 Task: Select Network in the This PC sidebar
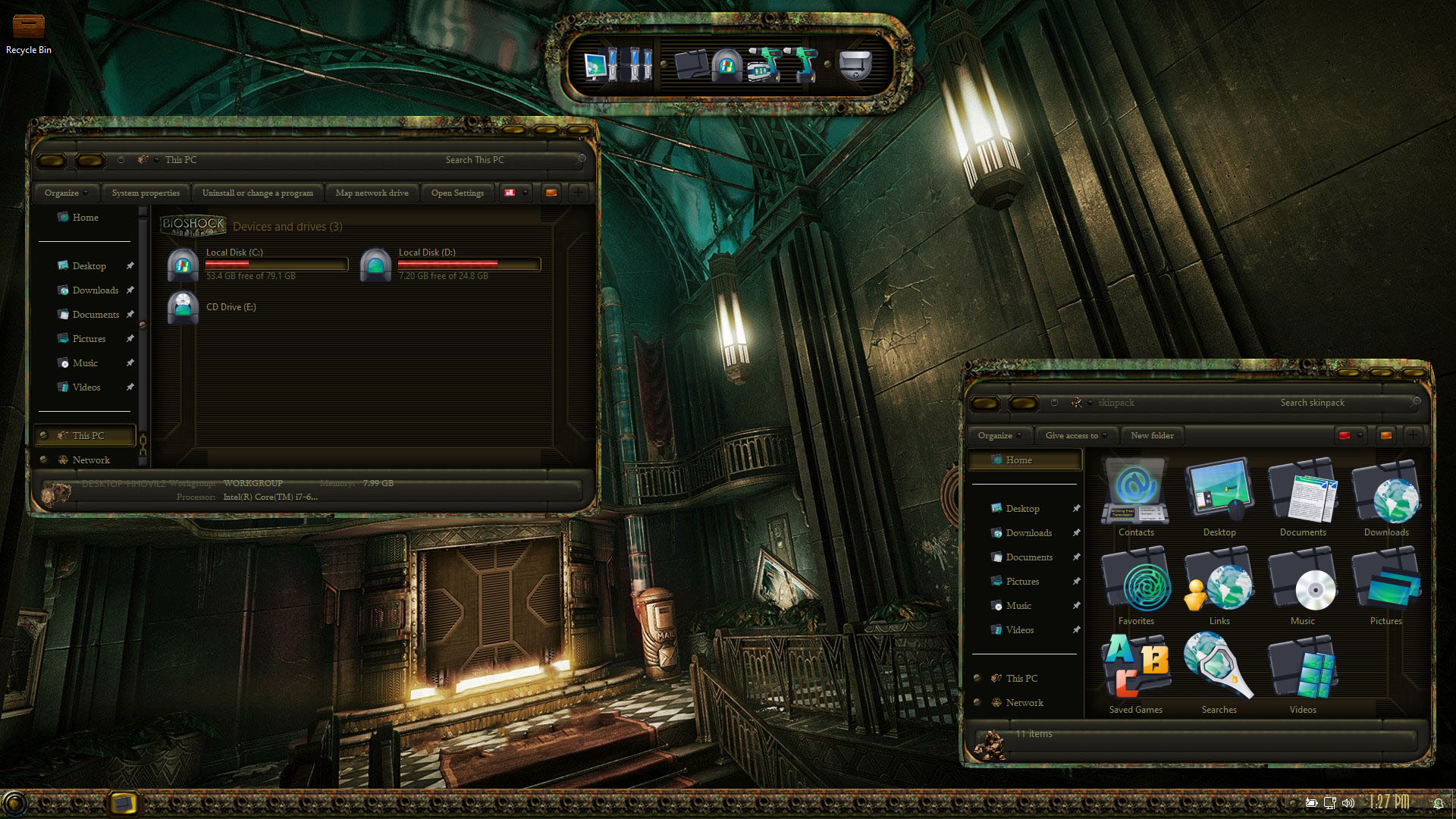[x=91, y=460]
